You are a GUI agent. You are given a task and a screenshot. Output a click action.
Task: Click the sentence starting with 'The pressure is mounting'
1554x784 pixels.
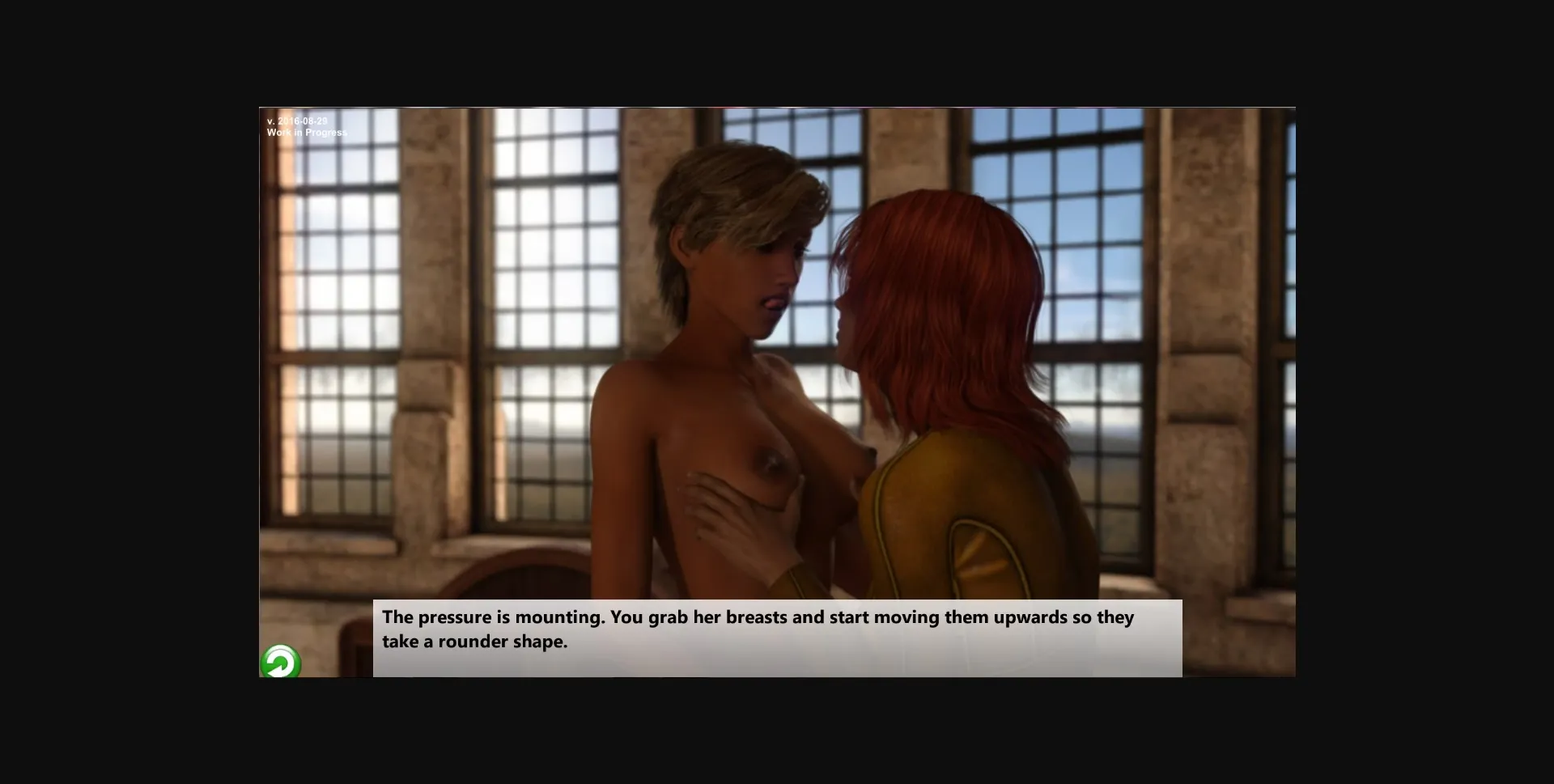(x=758, y=617)
